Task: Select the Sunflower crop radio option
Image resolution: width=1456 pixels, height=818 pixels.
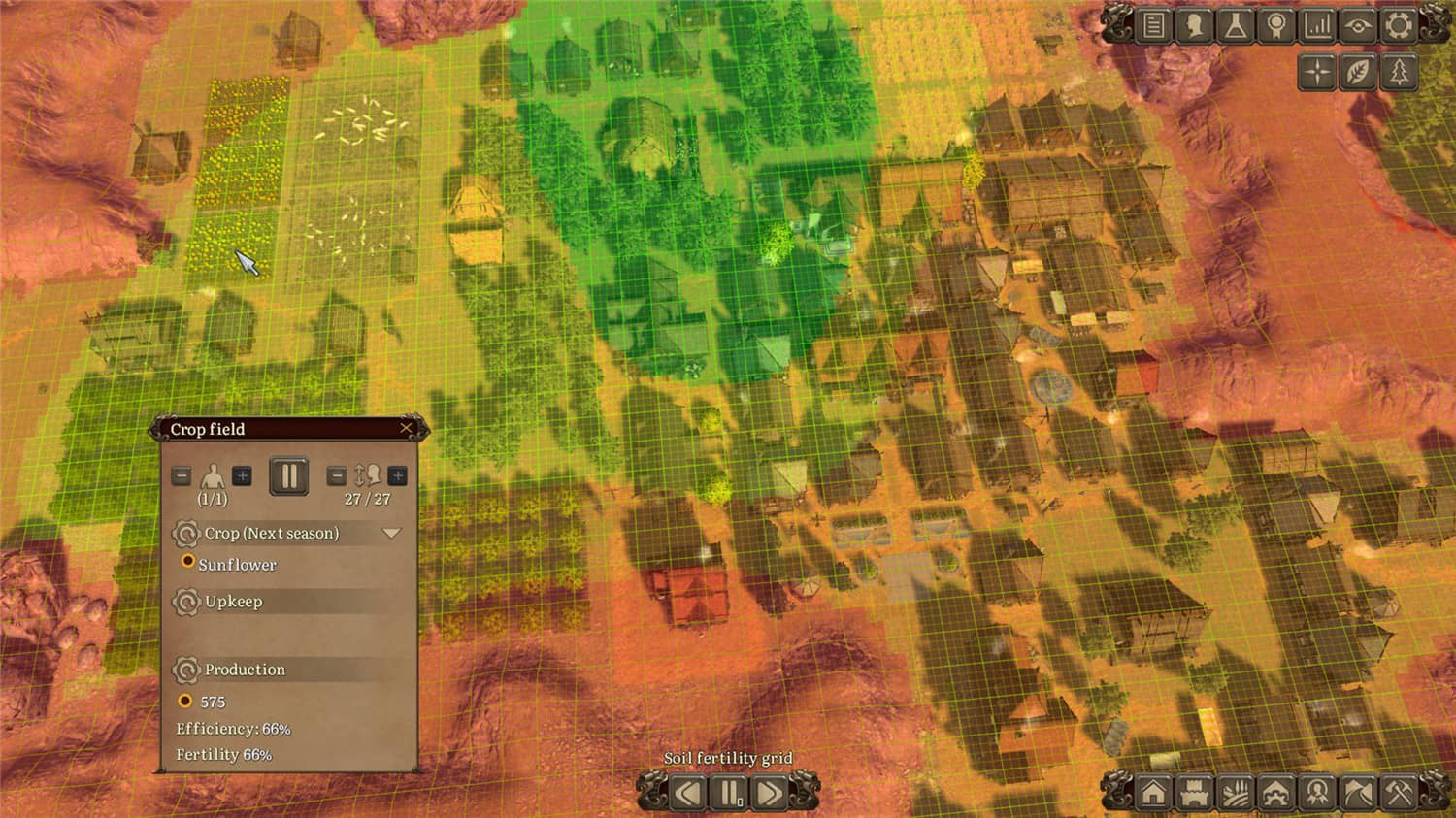Action: tap(187, 563)
